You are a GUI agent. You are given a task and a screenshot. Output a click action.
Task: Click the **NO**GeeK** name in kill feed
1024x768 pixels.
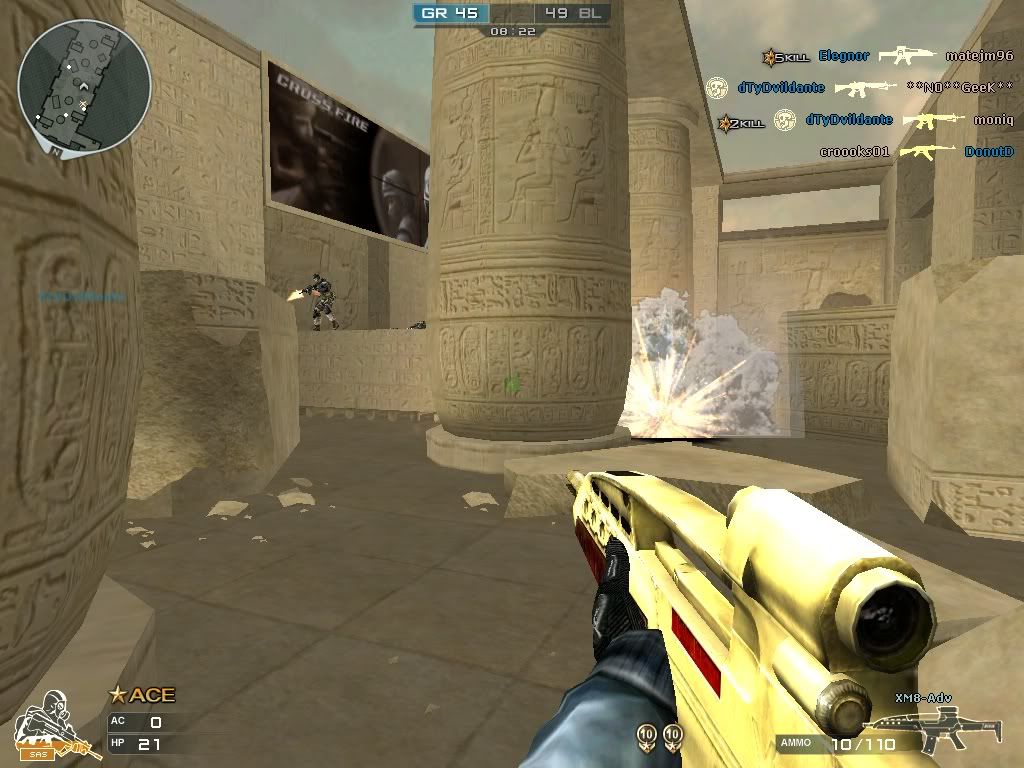pos(959,88)
